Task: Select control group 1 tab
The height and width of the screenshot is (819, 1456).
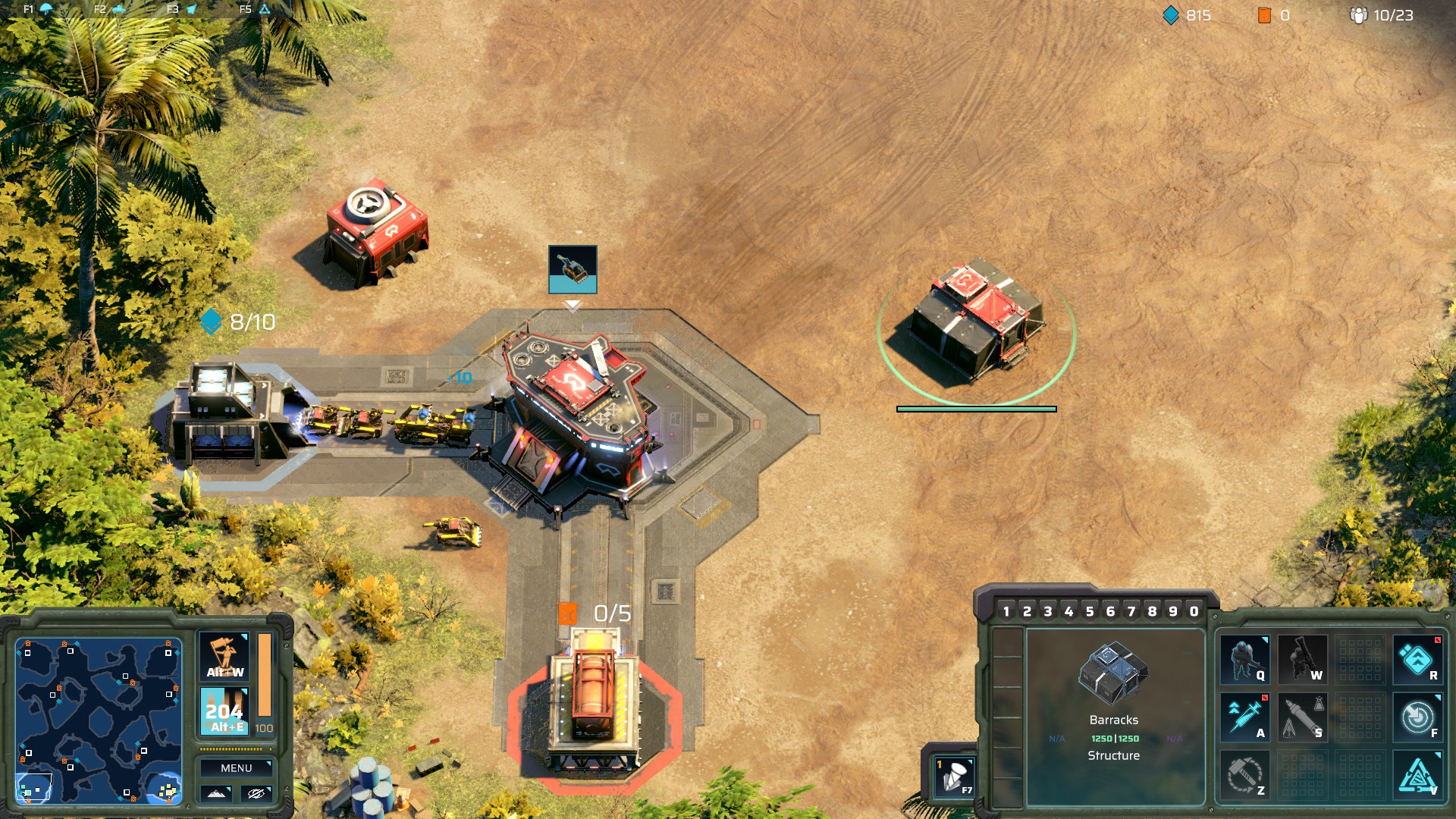Action: [x=1006, y=611]
